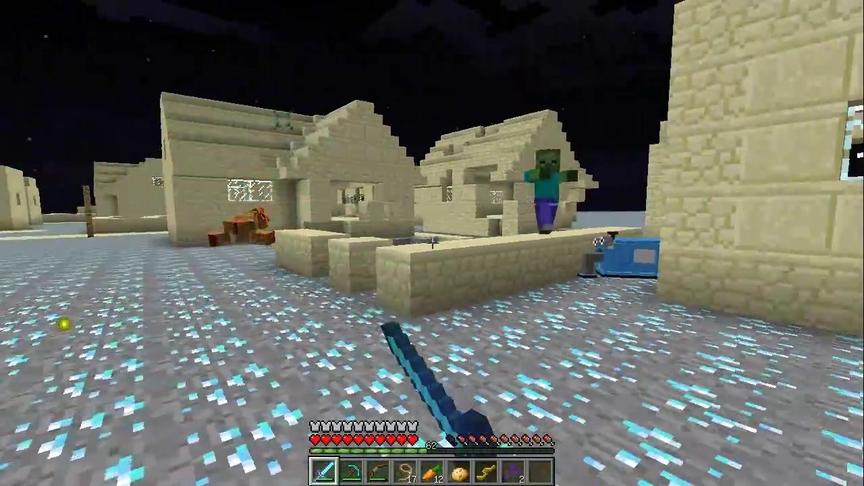Select the round tan food item slot
864x486 pixels.
coord(459,472)
